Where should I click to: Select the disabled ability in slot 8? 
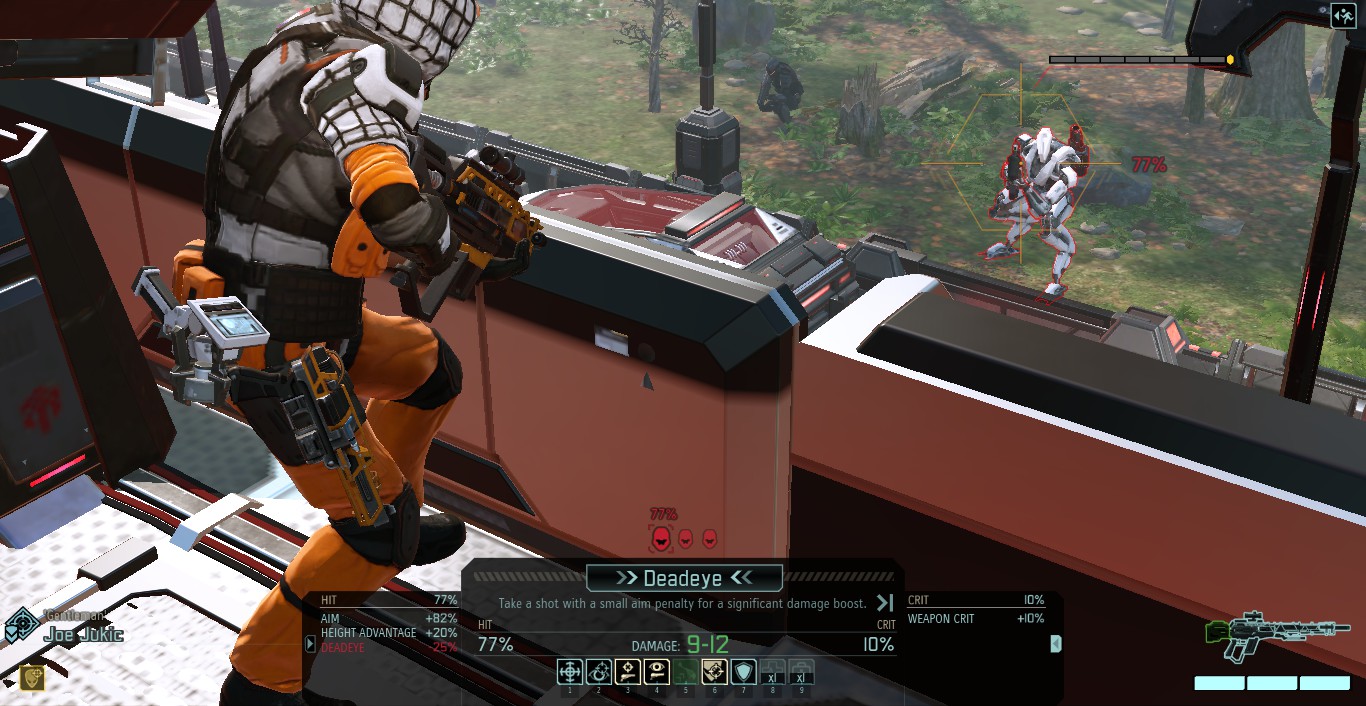click(x=772, y=671)
